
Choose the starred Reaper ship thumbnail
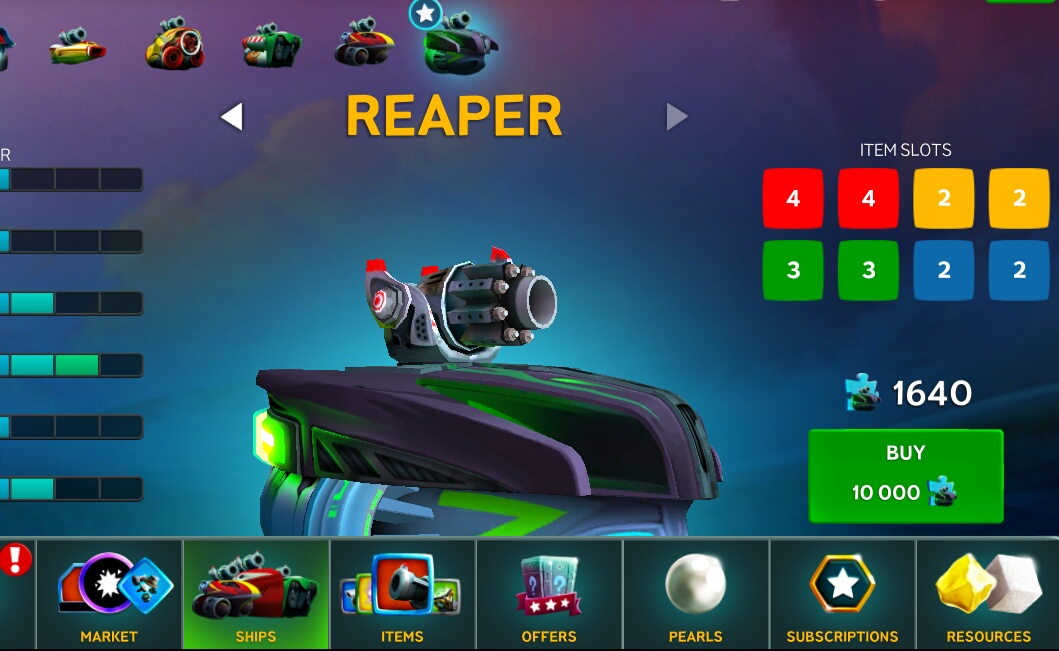pos(459,45)
